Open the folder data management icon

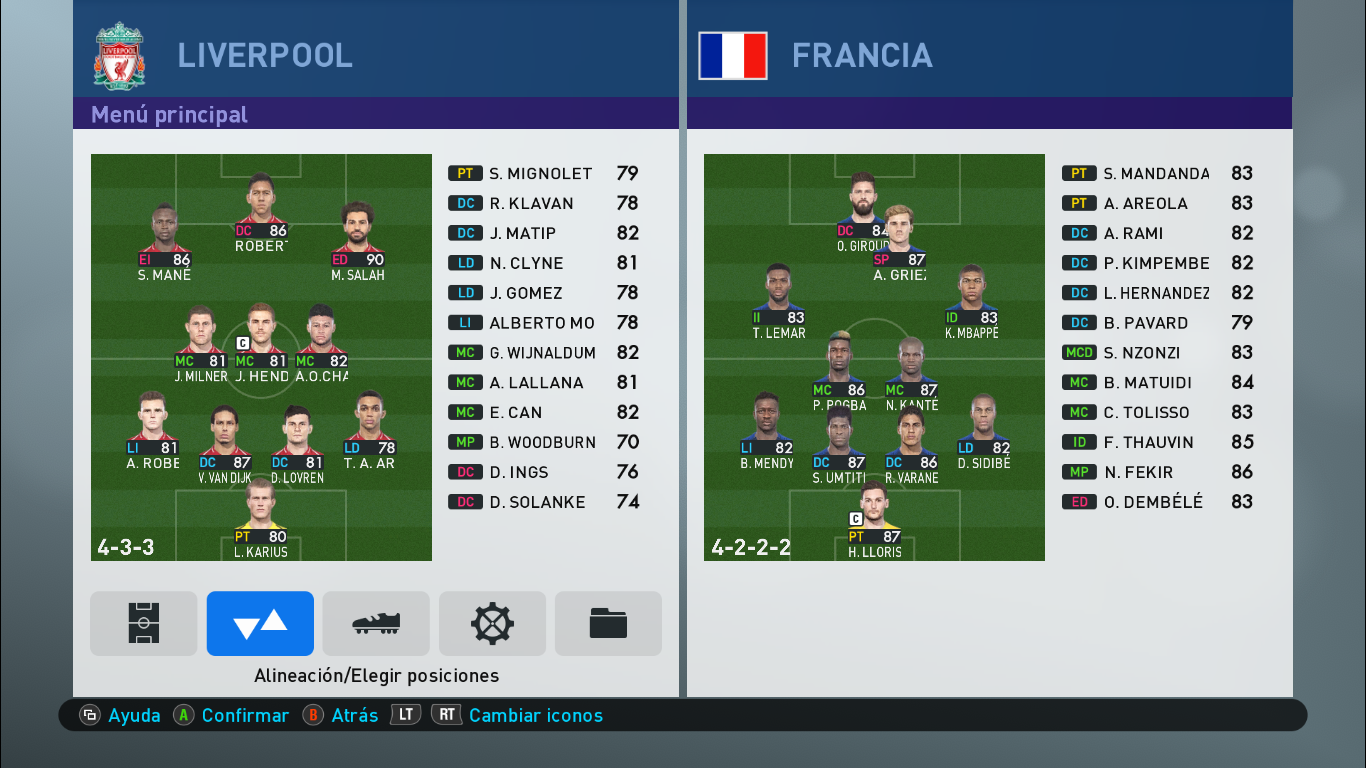pyautogui.click(x=607, y=623)
